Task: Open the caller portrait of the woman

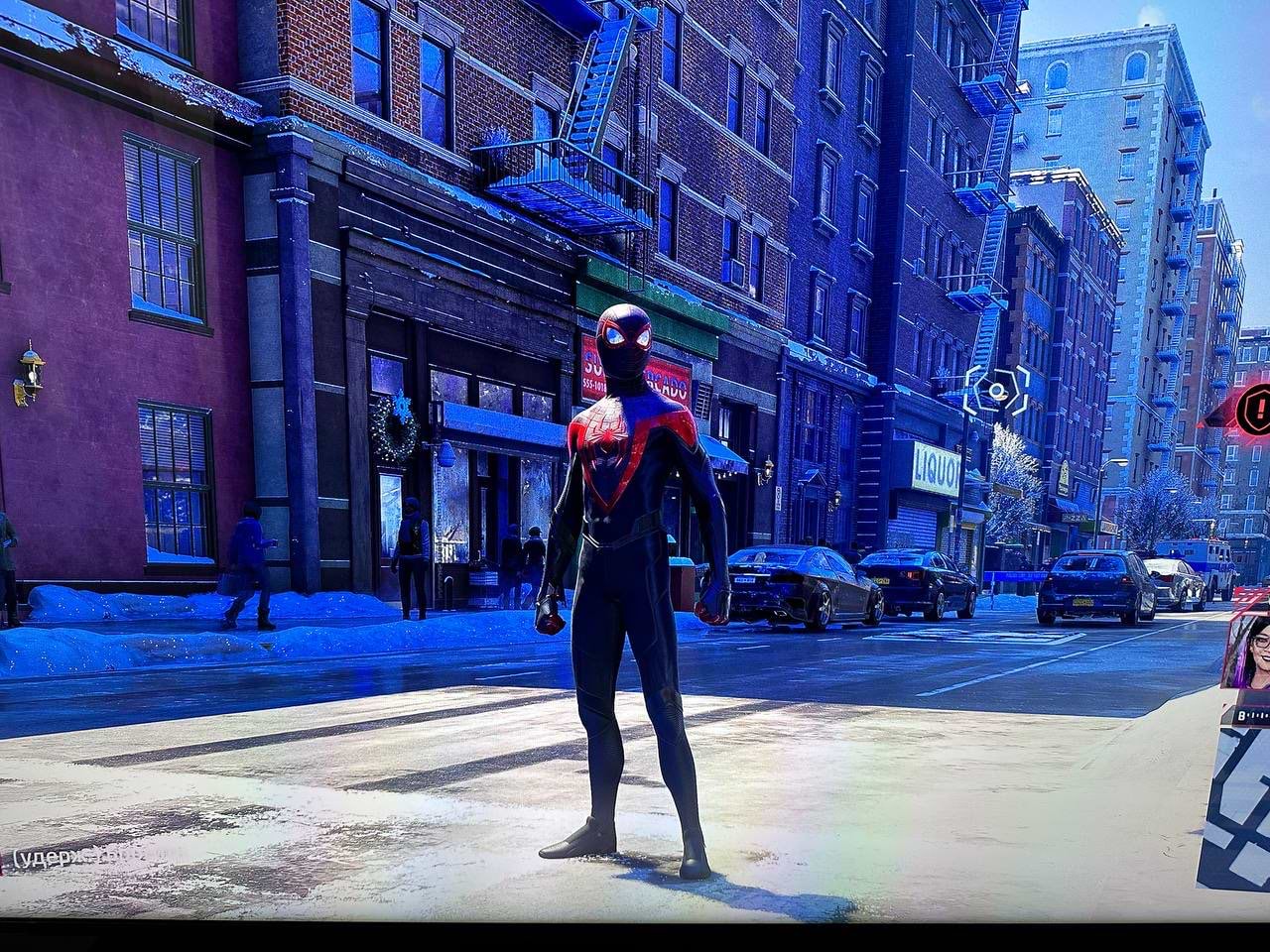Action: 1249,652
